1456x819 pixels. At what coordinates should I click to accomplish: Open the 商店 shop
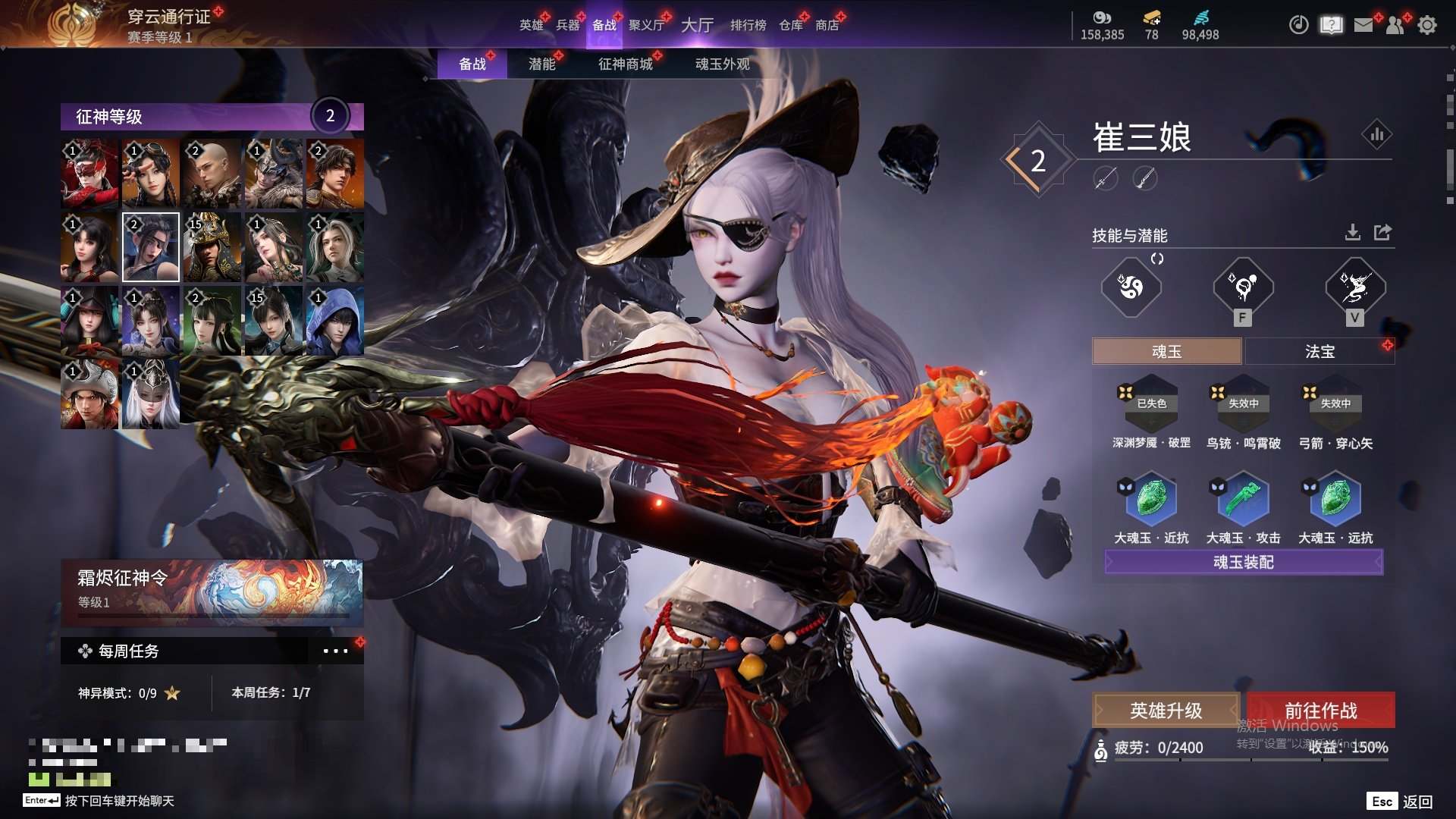[x=827, y=25]
